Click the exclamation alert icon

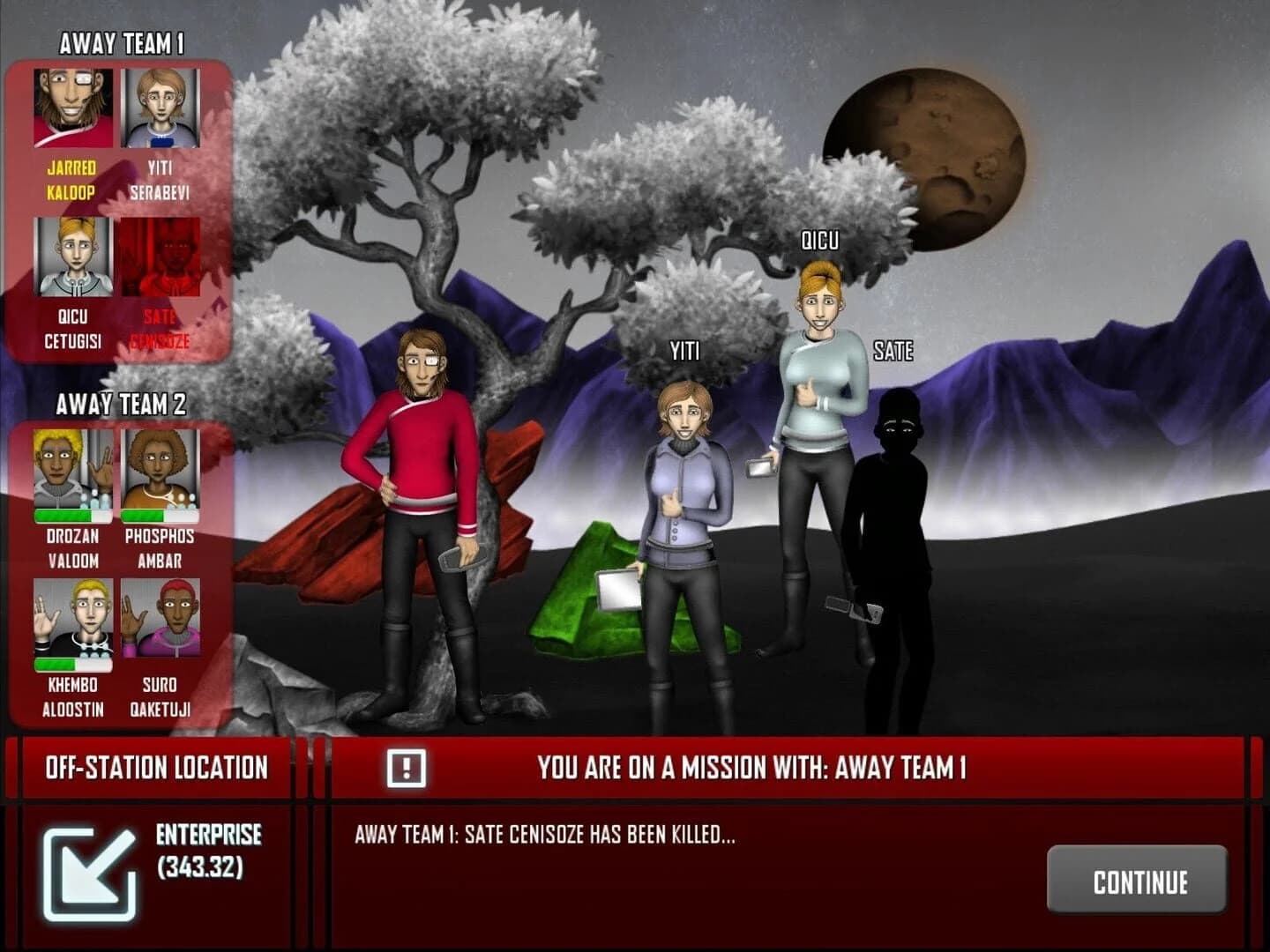point(406,768)
